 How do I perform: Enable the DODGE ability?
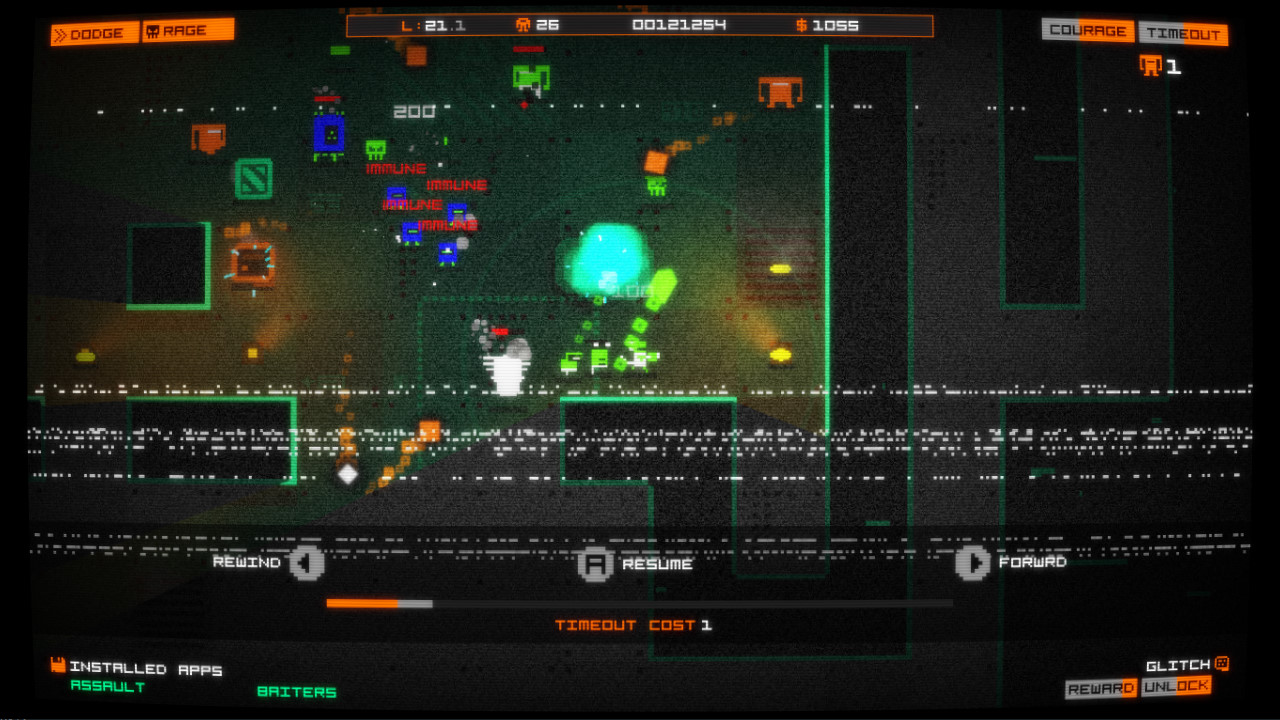[93, 32]
